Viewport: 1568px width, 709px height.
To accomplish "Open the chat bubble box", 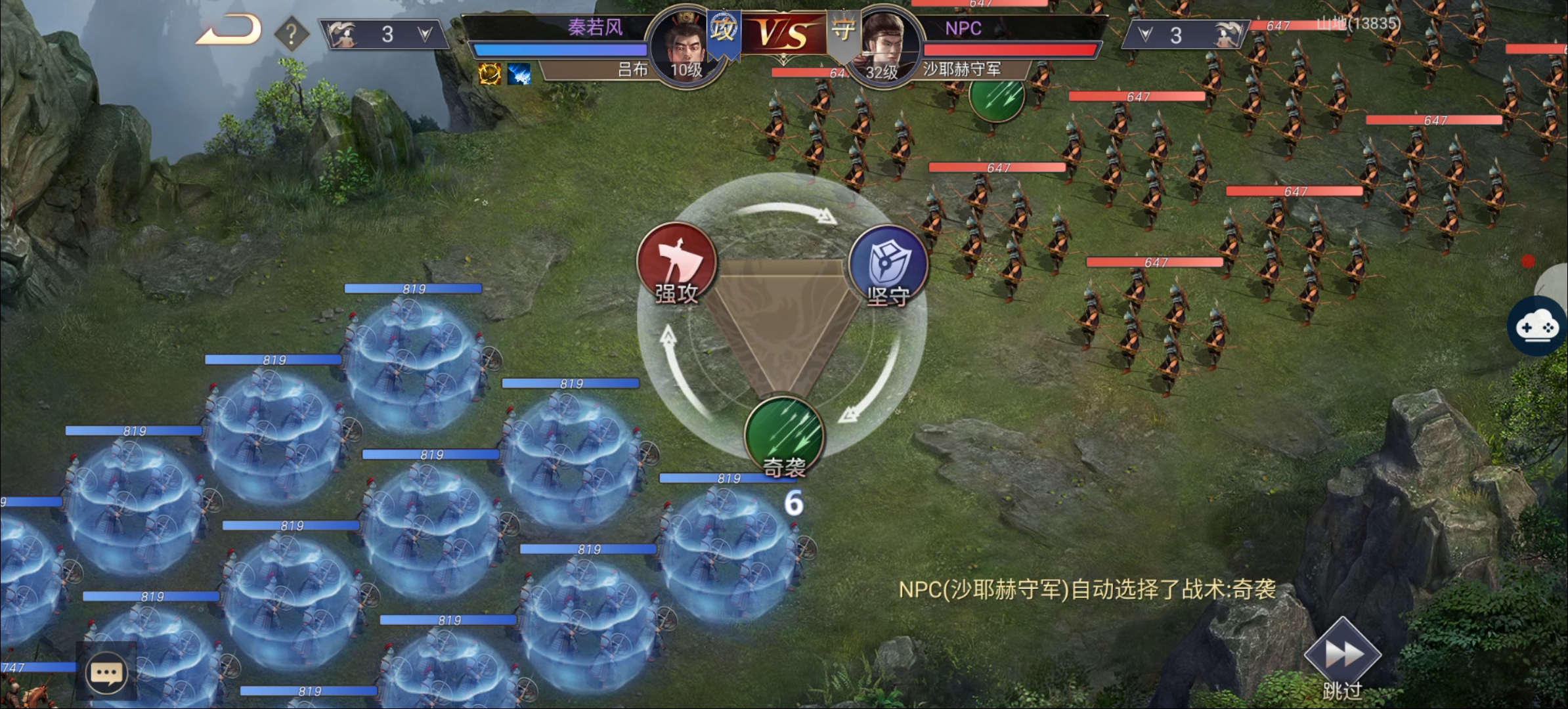I will tap(106, 673).
